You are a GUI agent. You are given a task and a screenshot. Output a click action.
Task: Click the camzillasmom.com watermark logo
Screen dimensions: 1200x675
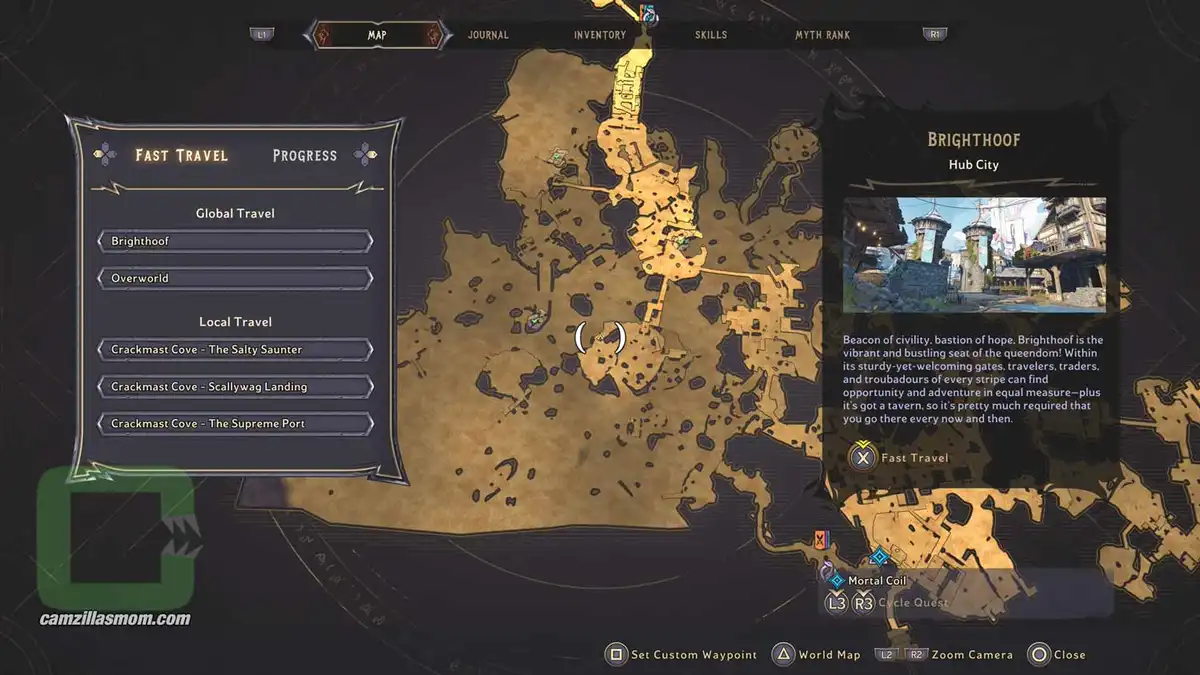tap(115, 545)
